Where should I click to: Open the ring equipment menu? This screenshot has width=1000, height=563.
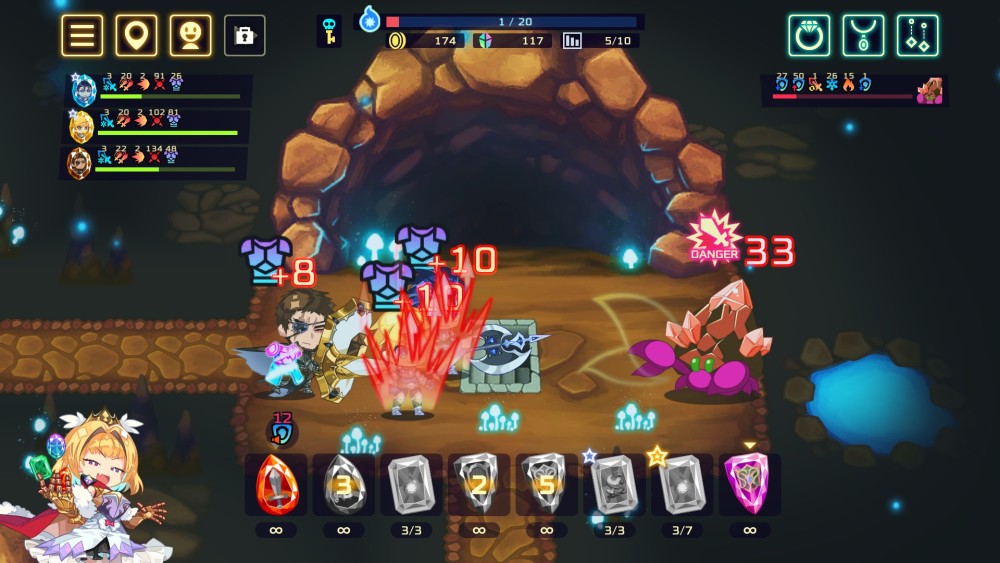click(x=809, y=35)
